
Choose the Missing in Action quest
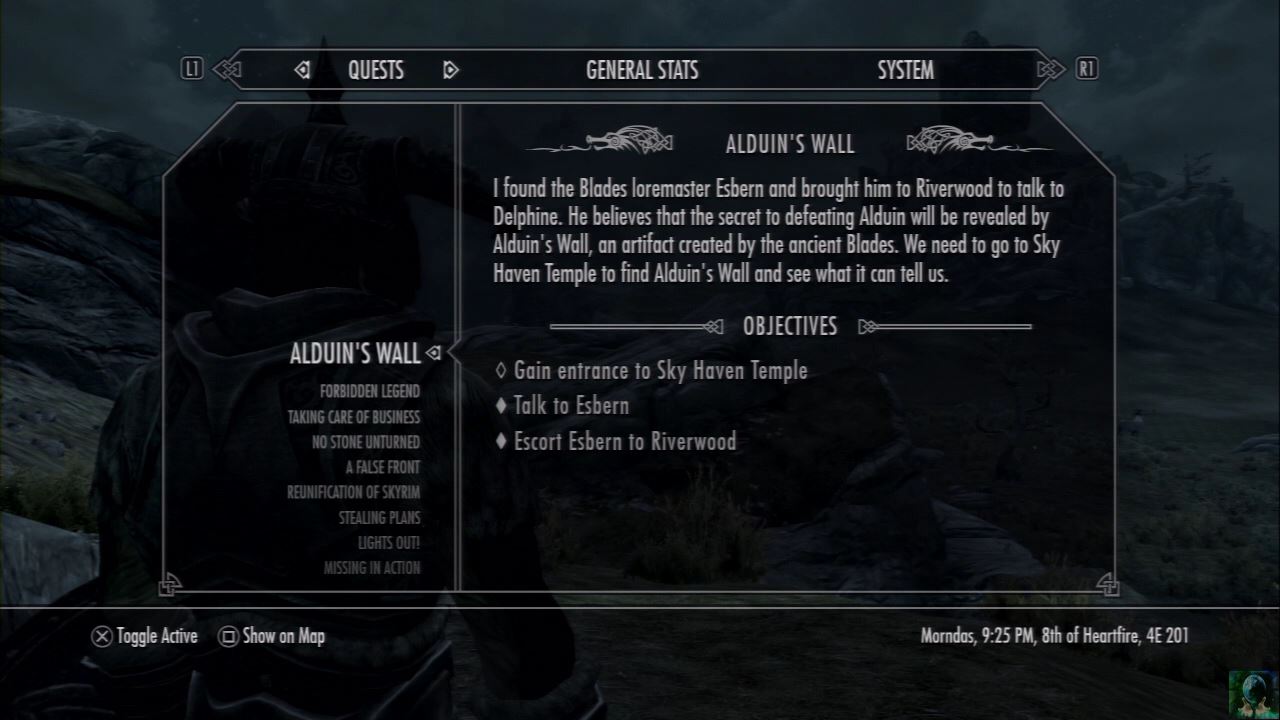click(x=372, y=568)
